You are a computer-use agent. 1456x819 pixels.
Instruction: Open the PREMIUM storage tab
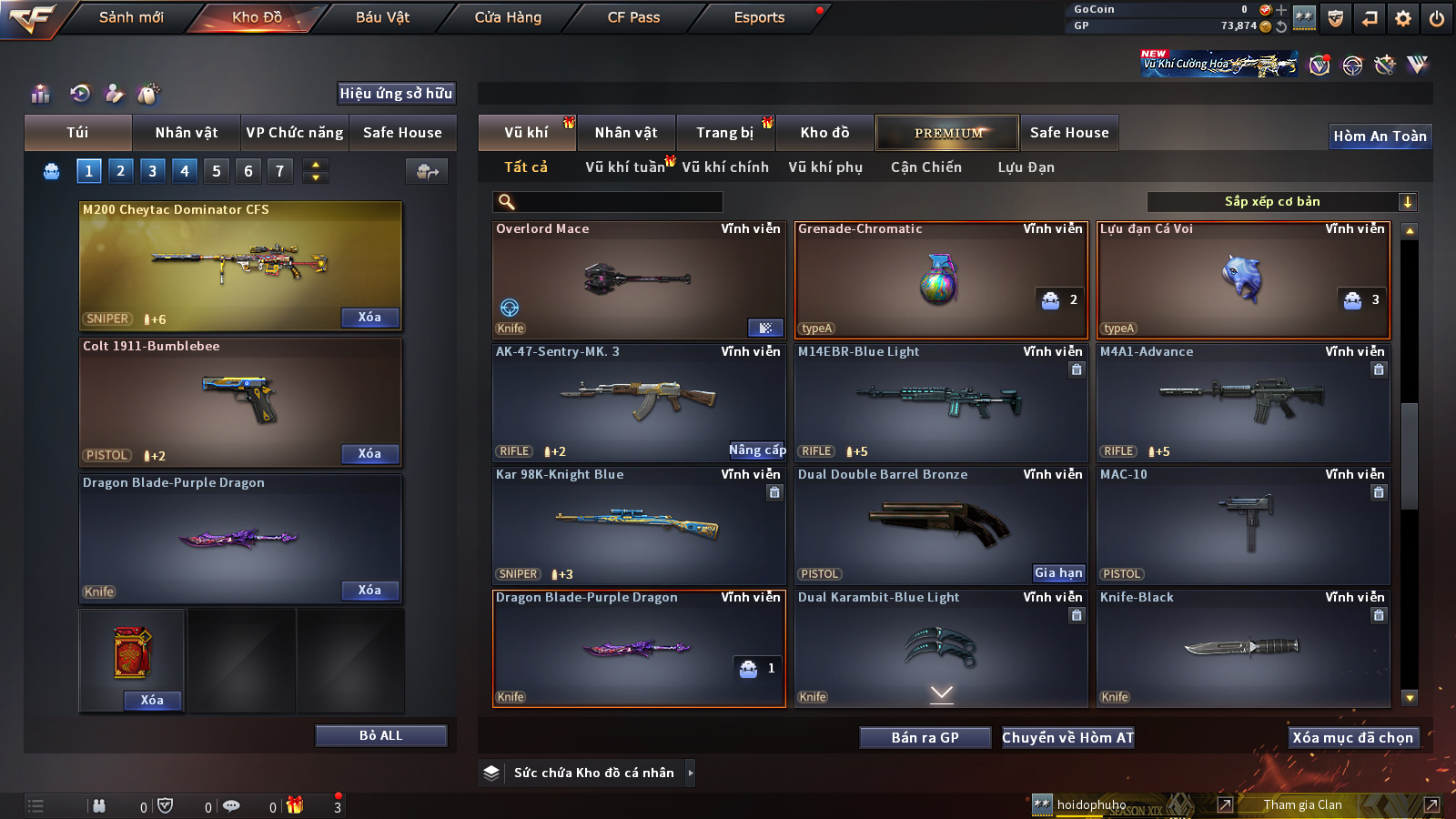[x=947, y=133]
